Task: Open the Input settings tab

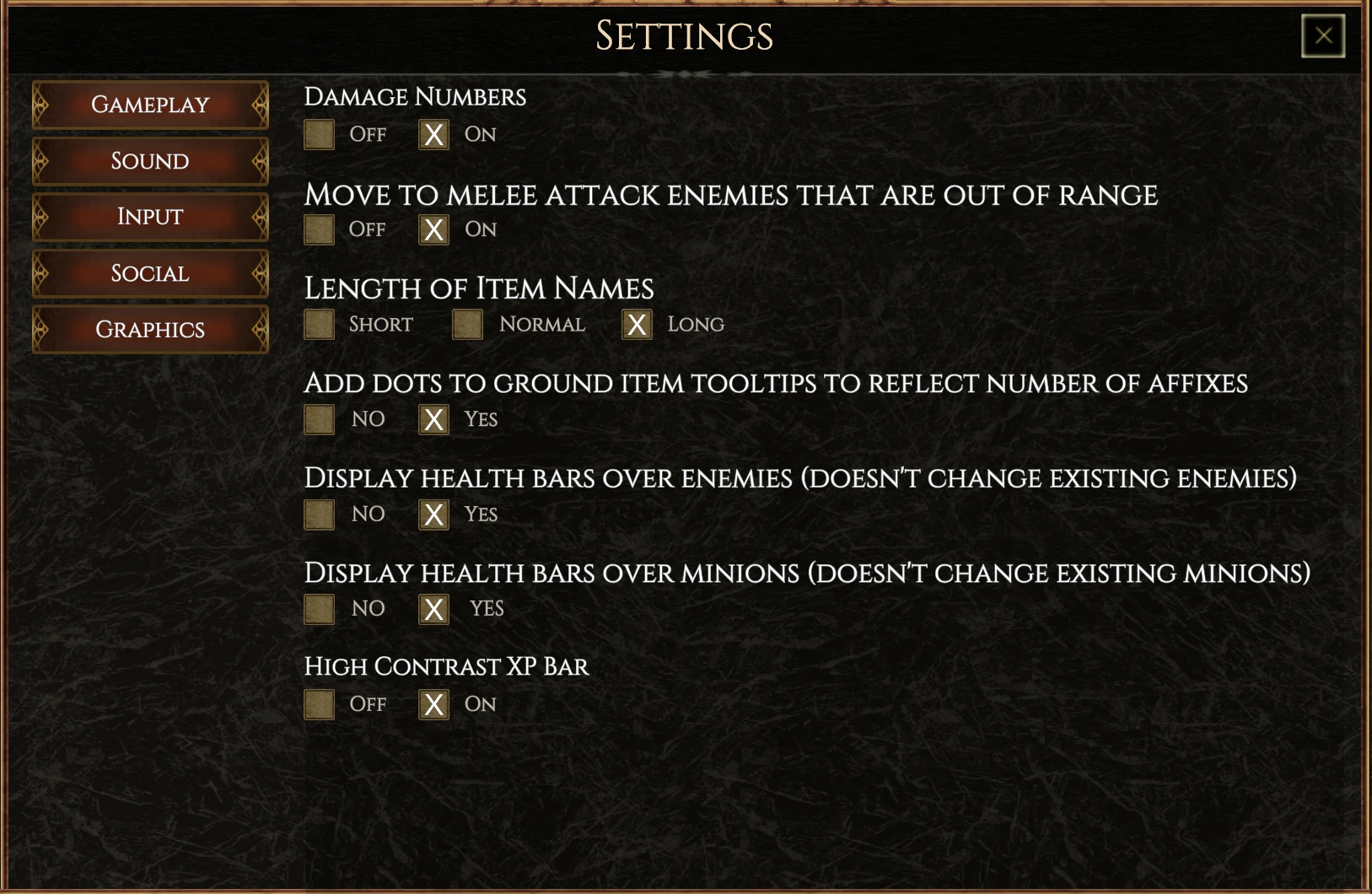Action: pos(149,217)
